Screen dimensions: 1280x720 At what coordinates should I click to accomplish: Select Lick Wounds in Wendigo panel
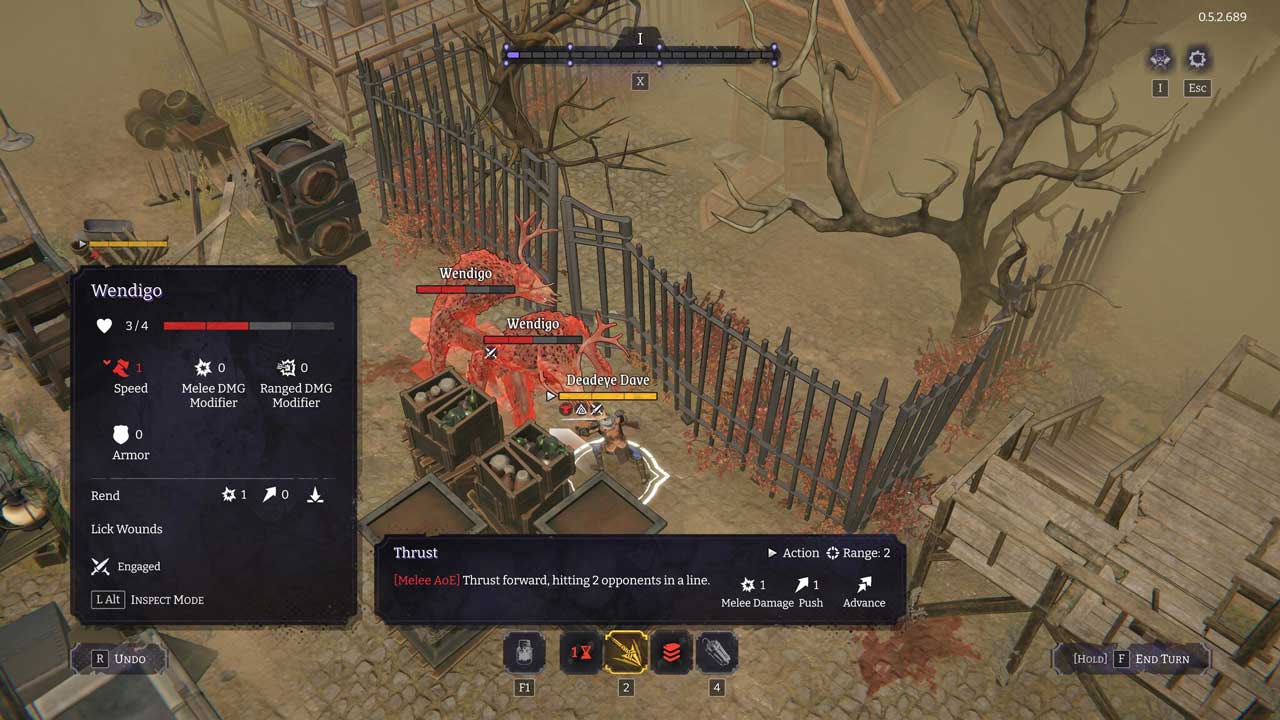[127, 529]
